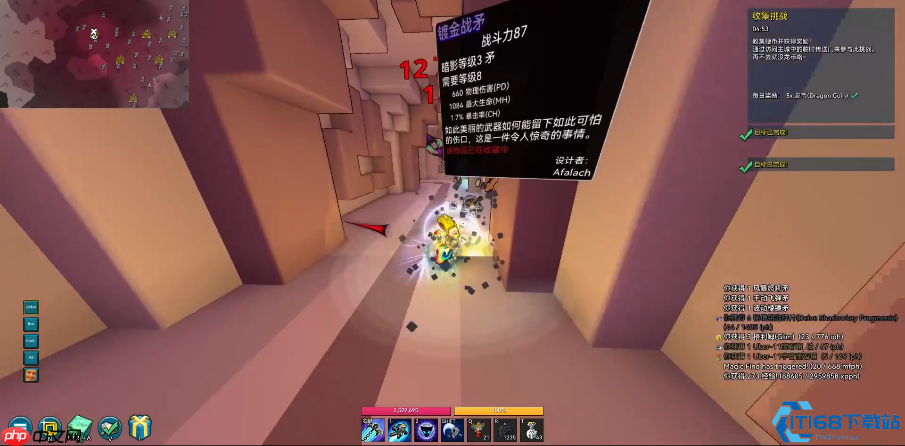This screenshot has width=905, height=446.
Task: Use the red flask slot holding 21
Action: tap(477, 428)
